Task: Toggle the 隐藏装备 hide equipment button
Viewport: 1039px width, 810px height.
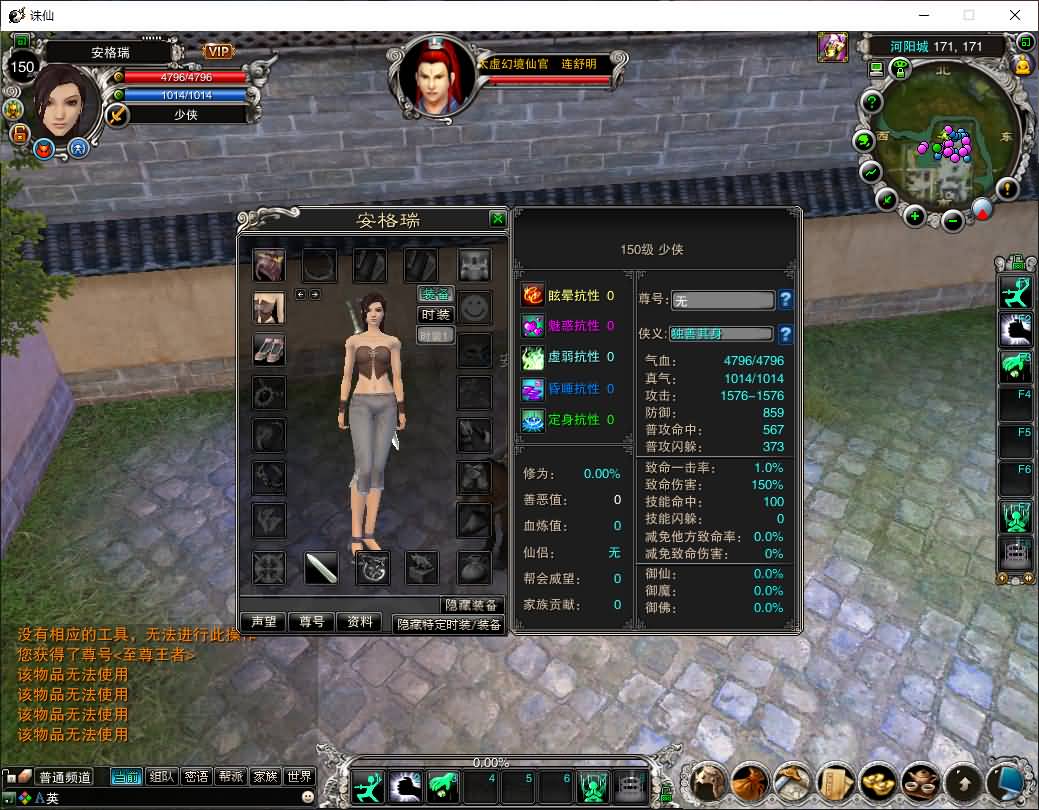Action: pos(470,605)
